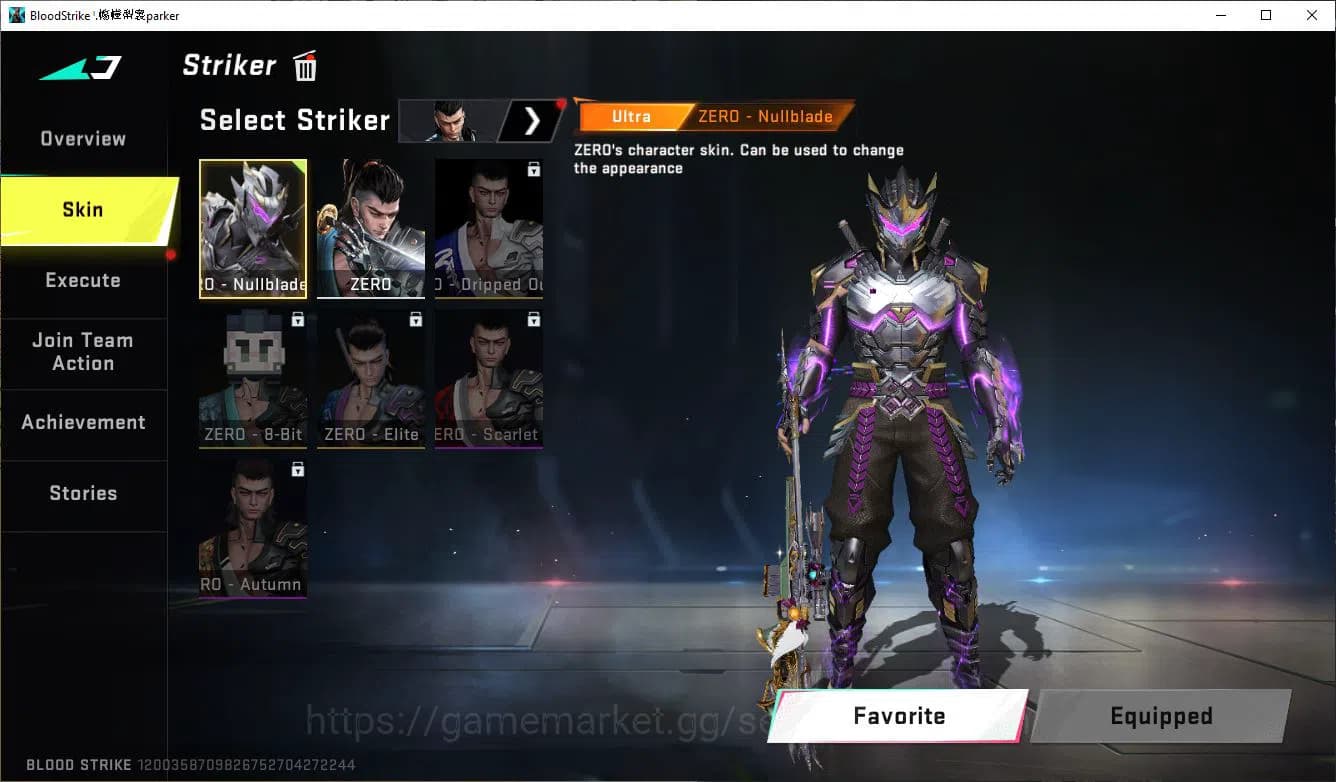This screenshot has width=1336, height=782.
Task: Click the BloodStrike logo in top-left corner
Action: 17,15
